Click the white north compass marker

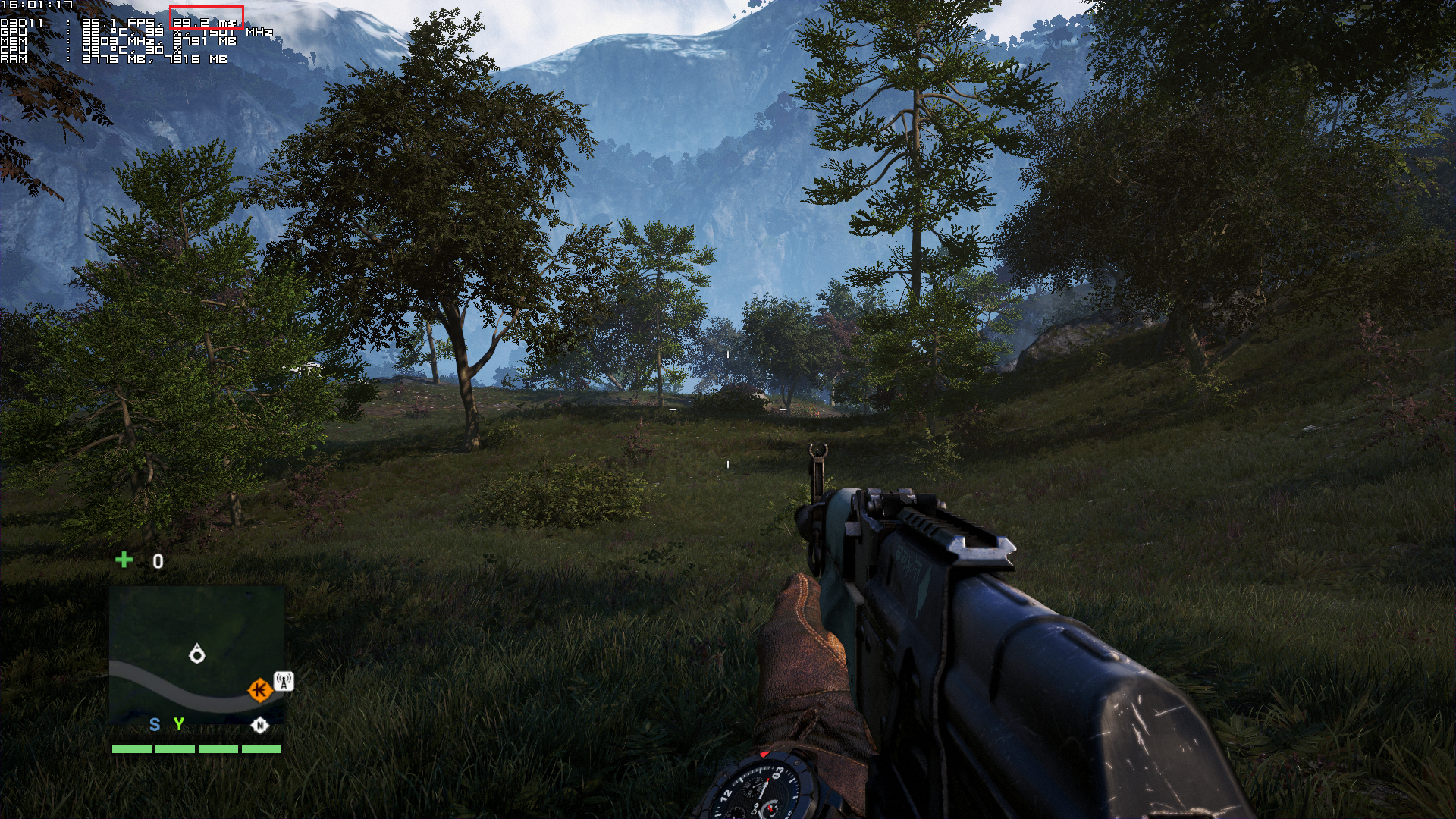point(259,726)
